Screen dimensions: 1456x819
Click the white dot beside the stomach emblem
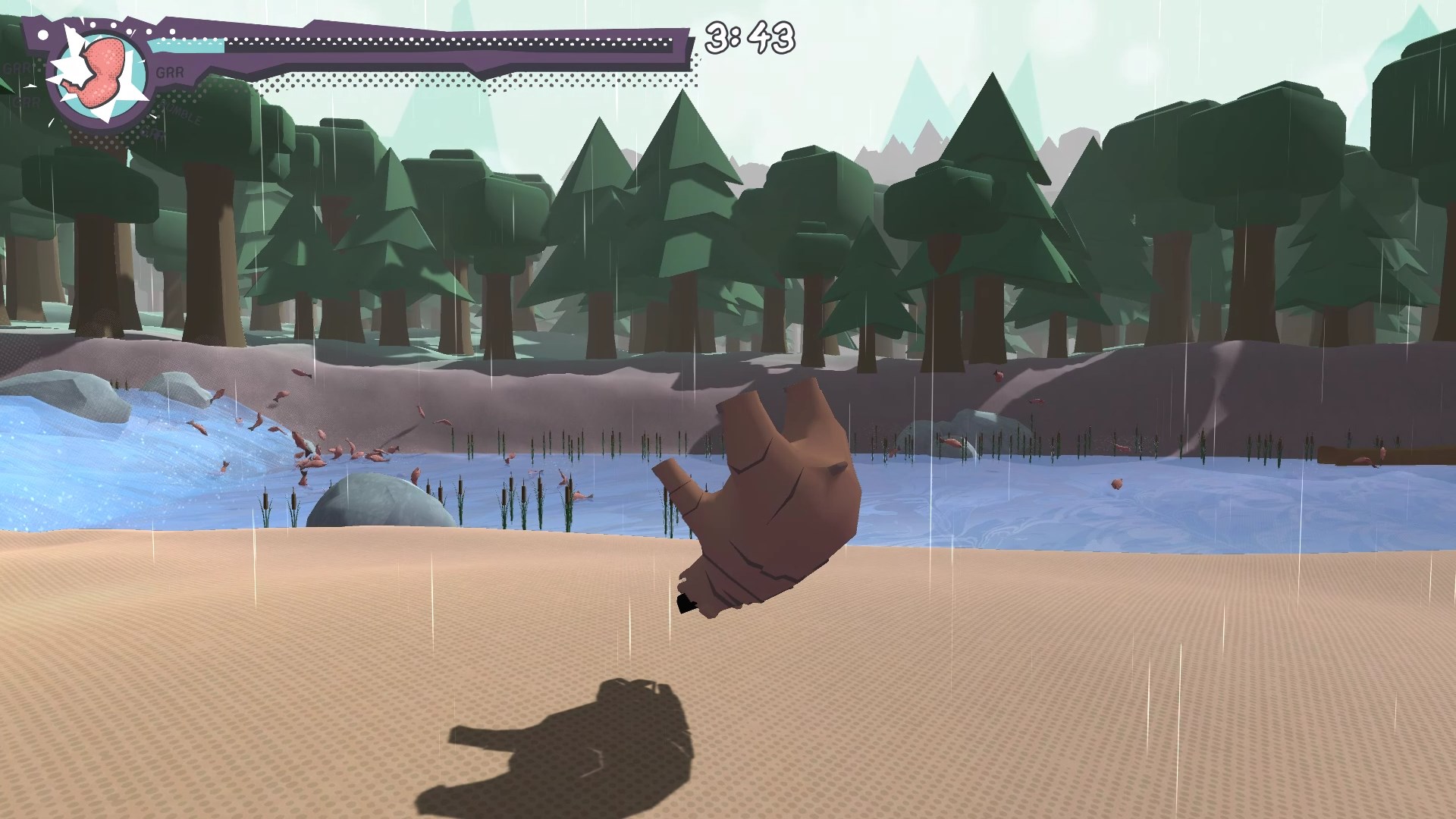(x=43, y=33)
